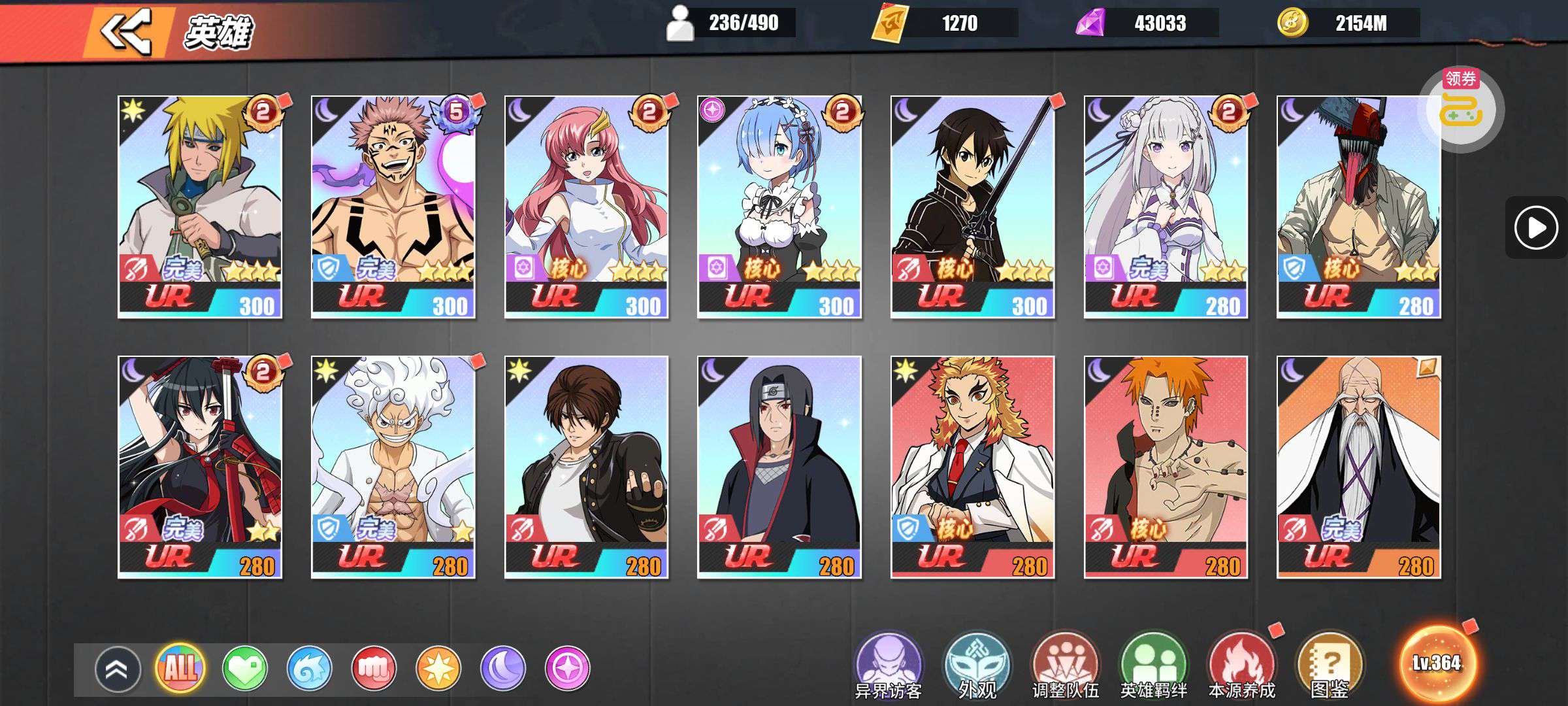Choose the flame-haired hero in white suit
This screenshot has width=1568, height=706.
click(x=972, y=467)
